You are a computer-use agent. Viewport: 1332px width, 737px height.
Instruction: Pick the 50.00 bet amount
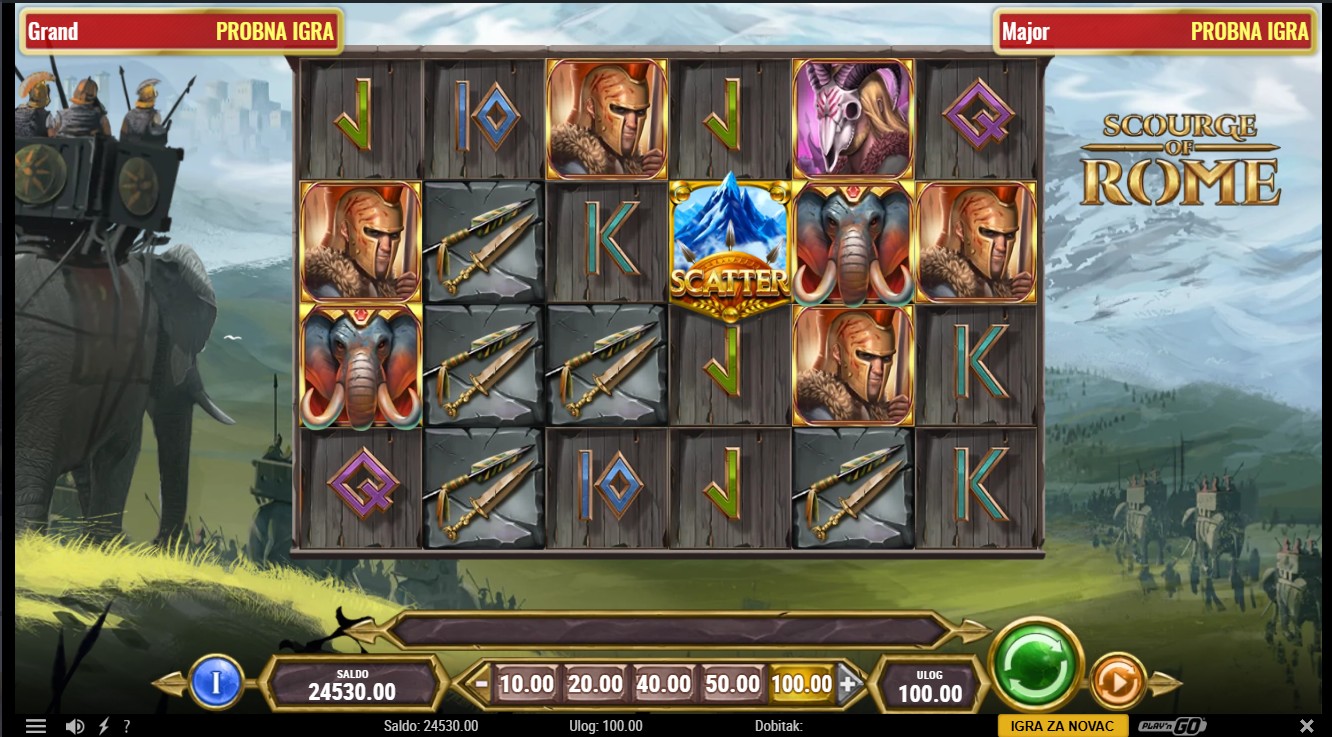point(733,684)
